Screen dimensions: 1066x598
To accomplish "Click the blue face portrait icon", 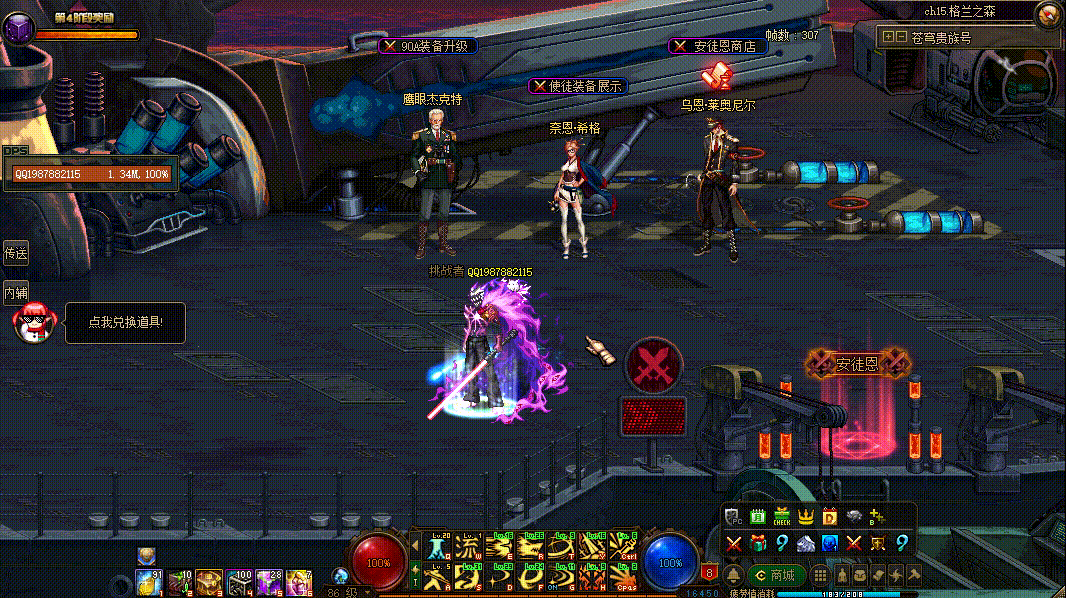I will click(829, 543).
